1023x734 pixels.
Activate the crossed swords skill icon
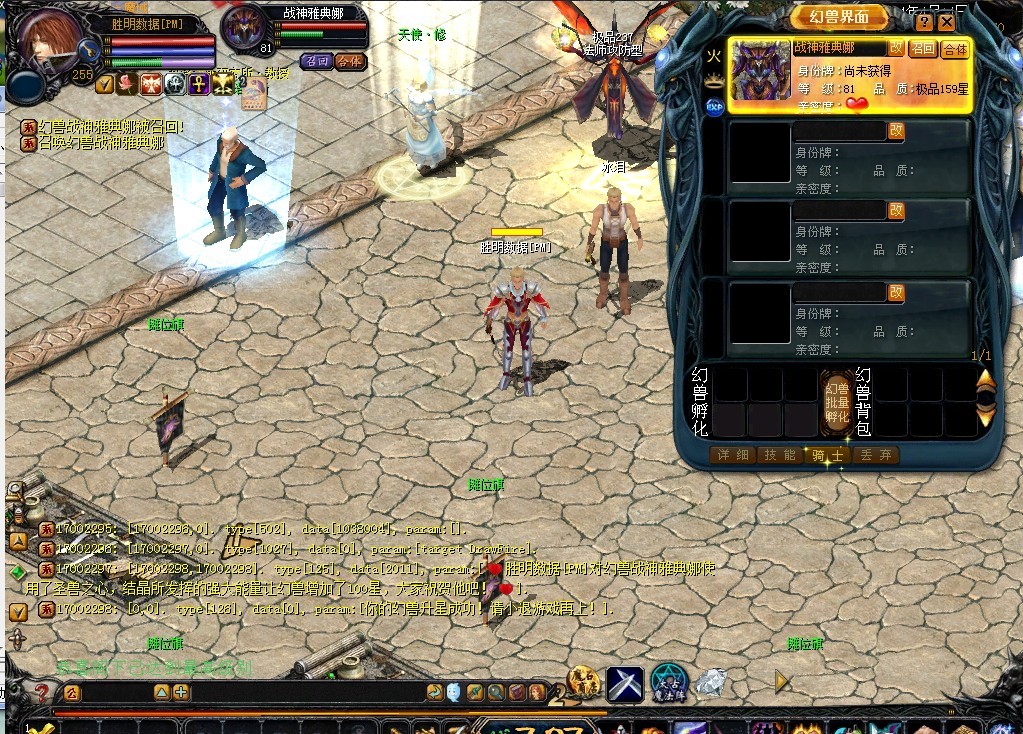625,683
